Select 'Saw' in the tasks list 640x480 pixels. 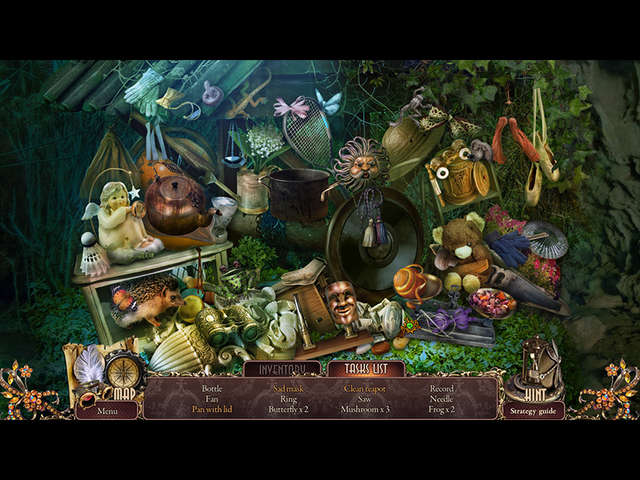tap(364, 398)
